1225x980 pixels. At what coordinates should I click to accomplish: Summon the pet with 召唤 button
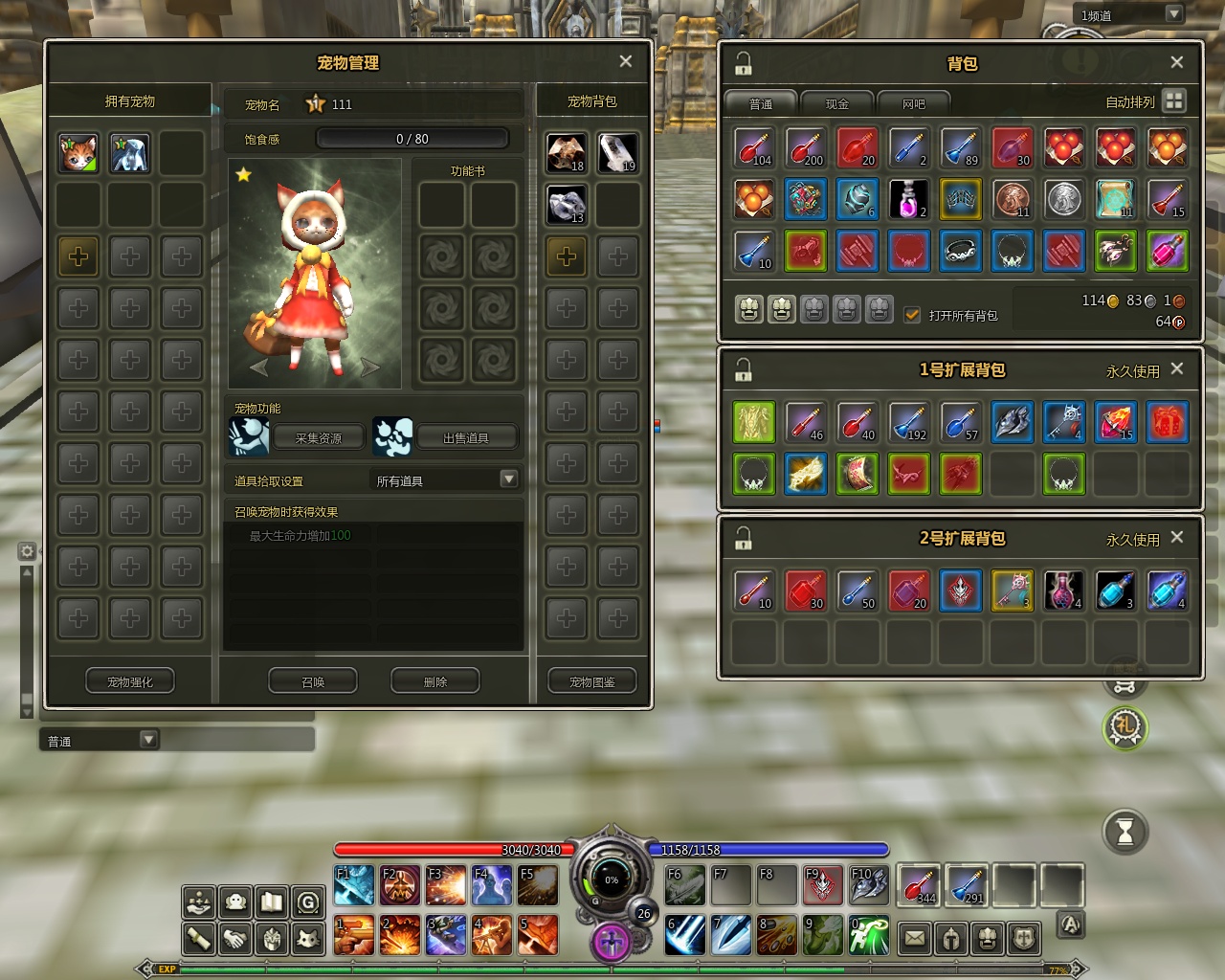click(313, 681)
